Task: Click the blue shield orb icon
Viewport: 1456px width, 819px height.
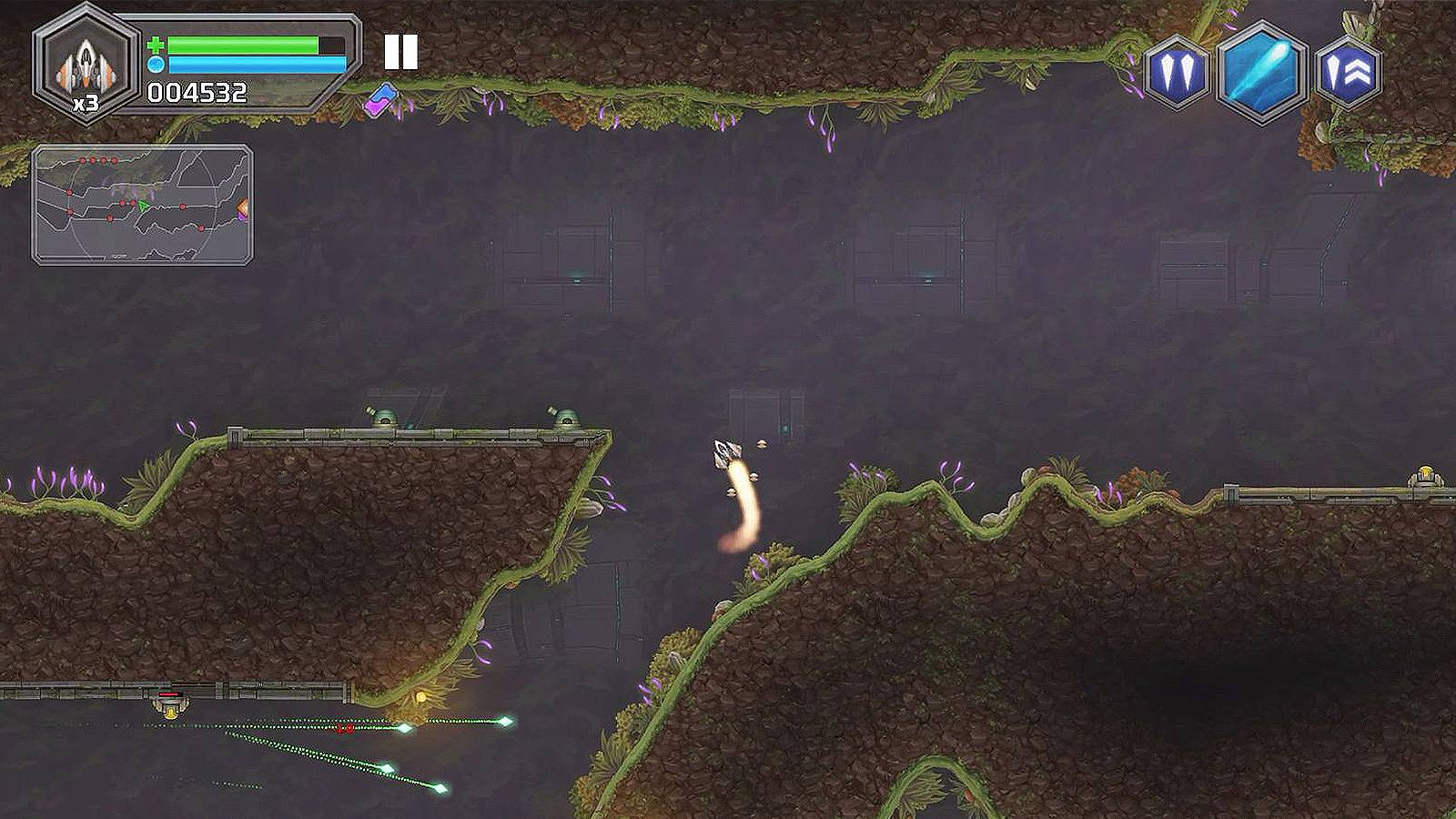Action: (155, 65)
